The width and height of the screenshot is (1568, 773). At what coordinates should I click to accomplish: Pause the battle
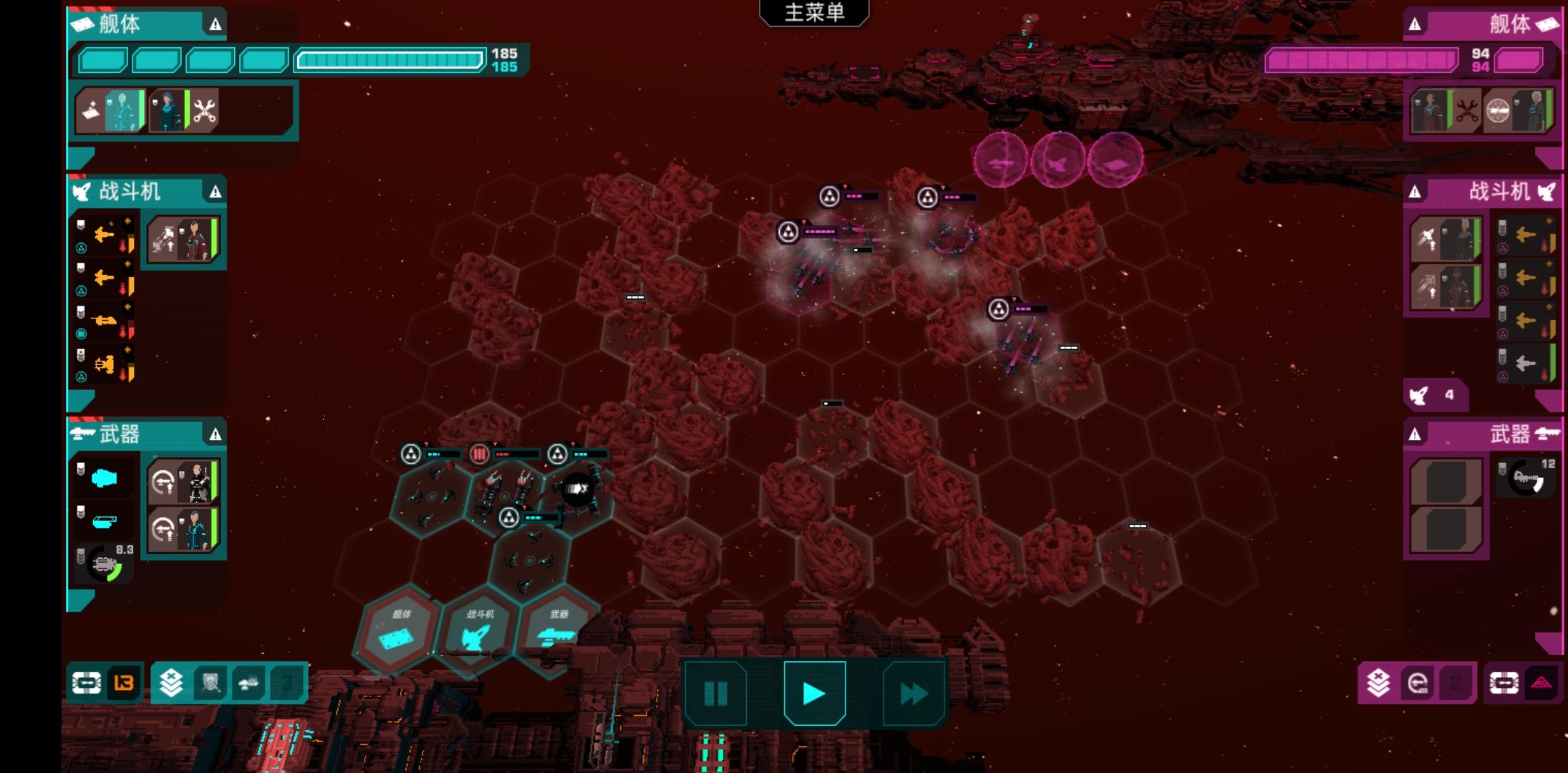[x=715, y=693]
